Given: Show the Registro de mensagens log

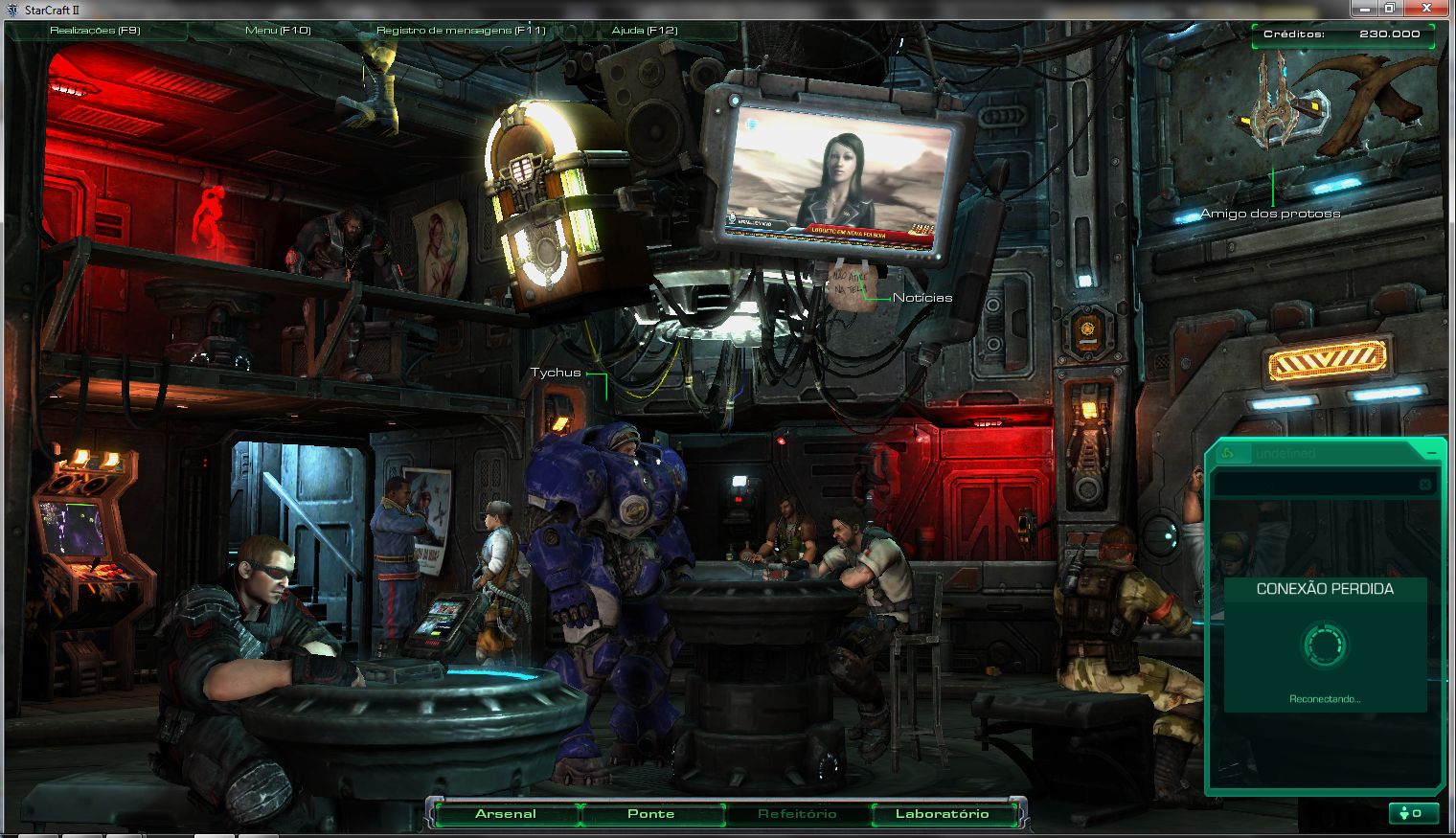Looking at the screenshot, I should click(x=461, y=31).
